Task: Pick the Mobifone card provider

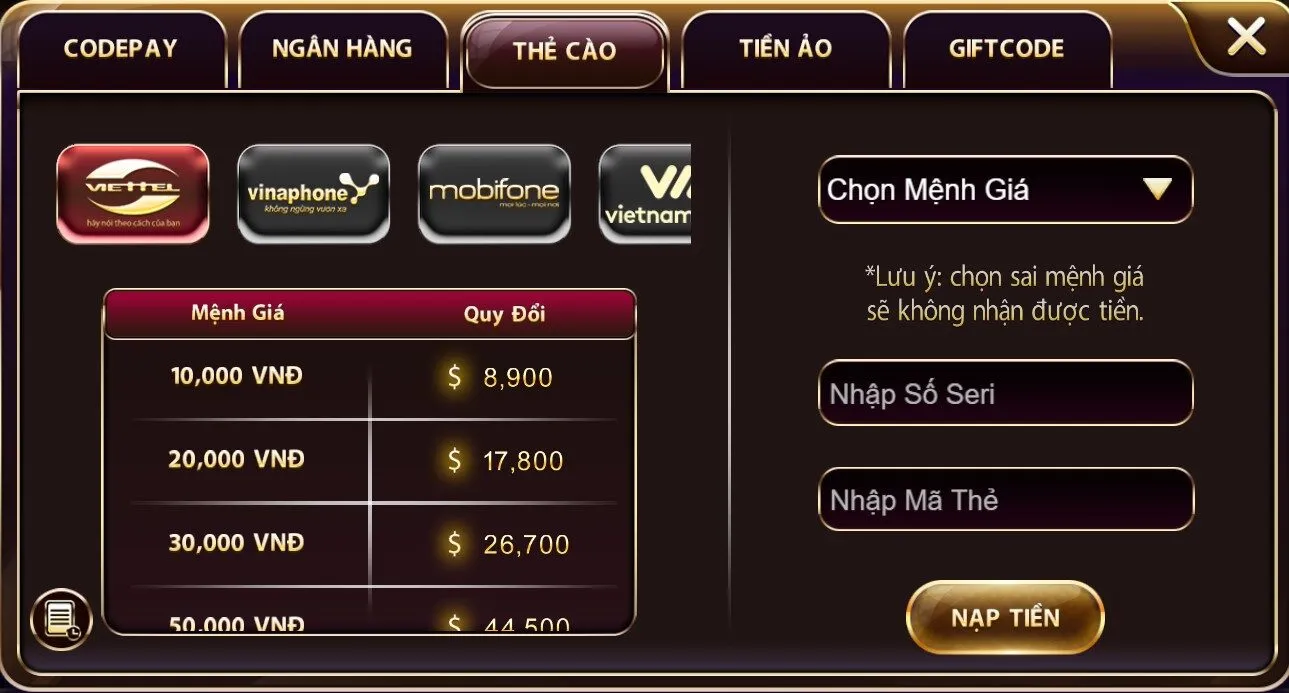Action: [494, 193]
